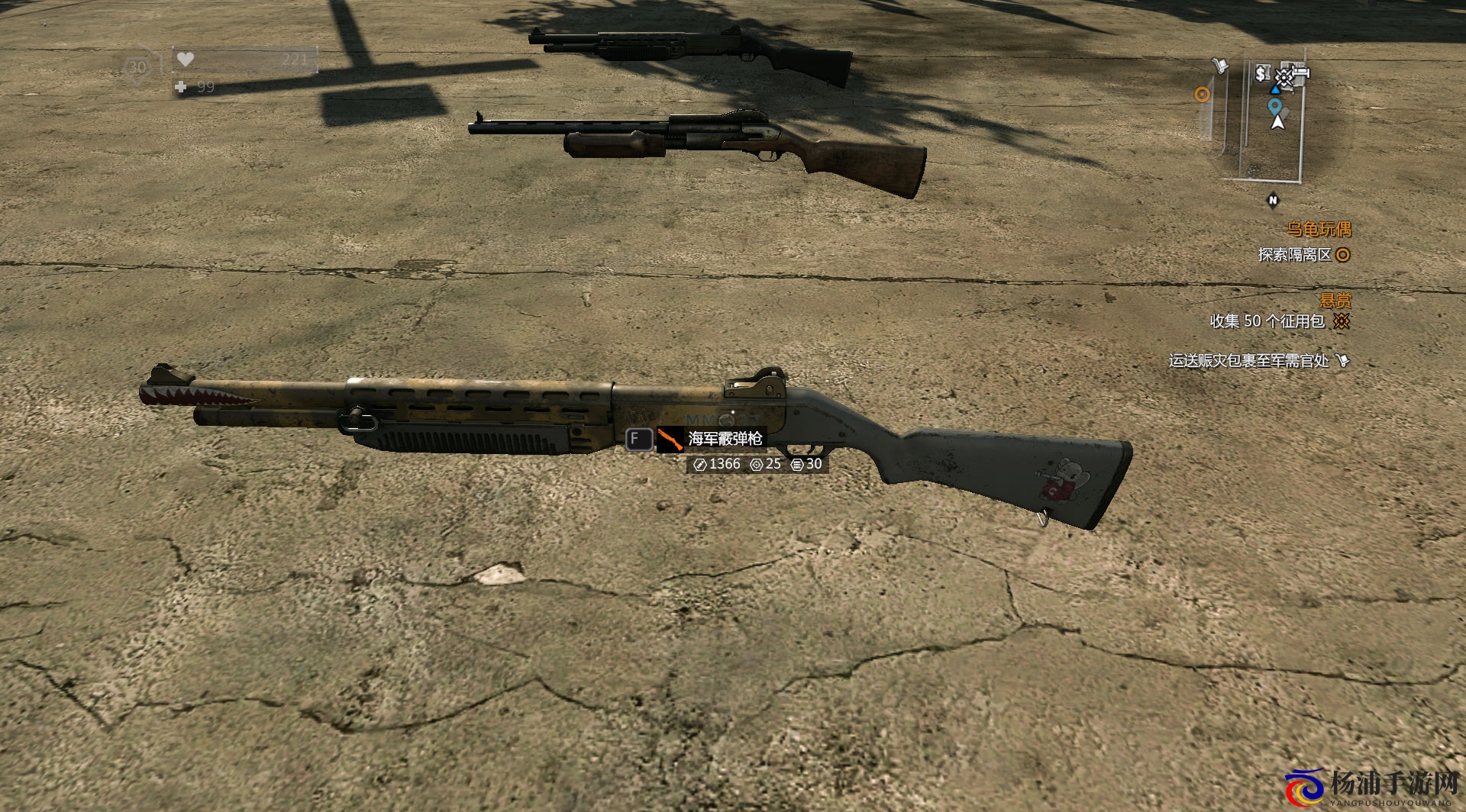The image size is (1466, 812).
Task: Click the teal location pin on minimap
Action: tap(1274, 106)
